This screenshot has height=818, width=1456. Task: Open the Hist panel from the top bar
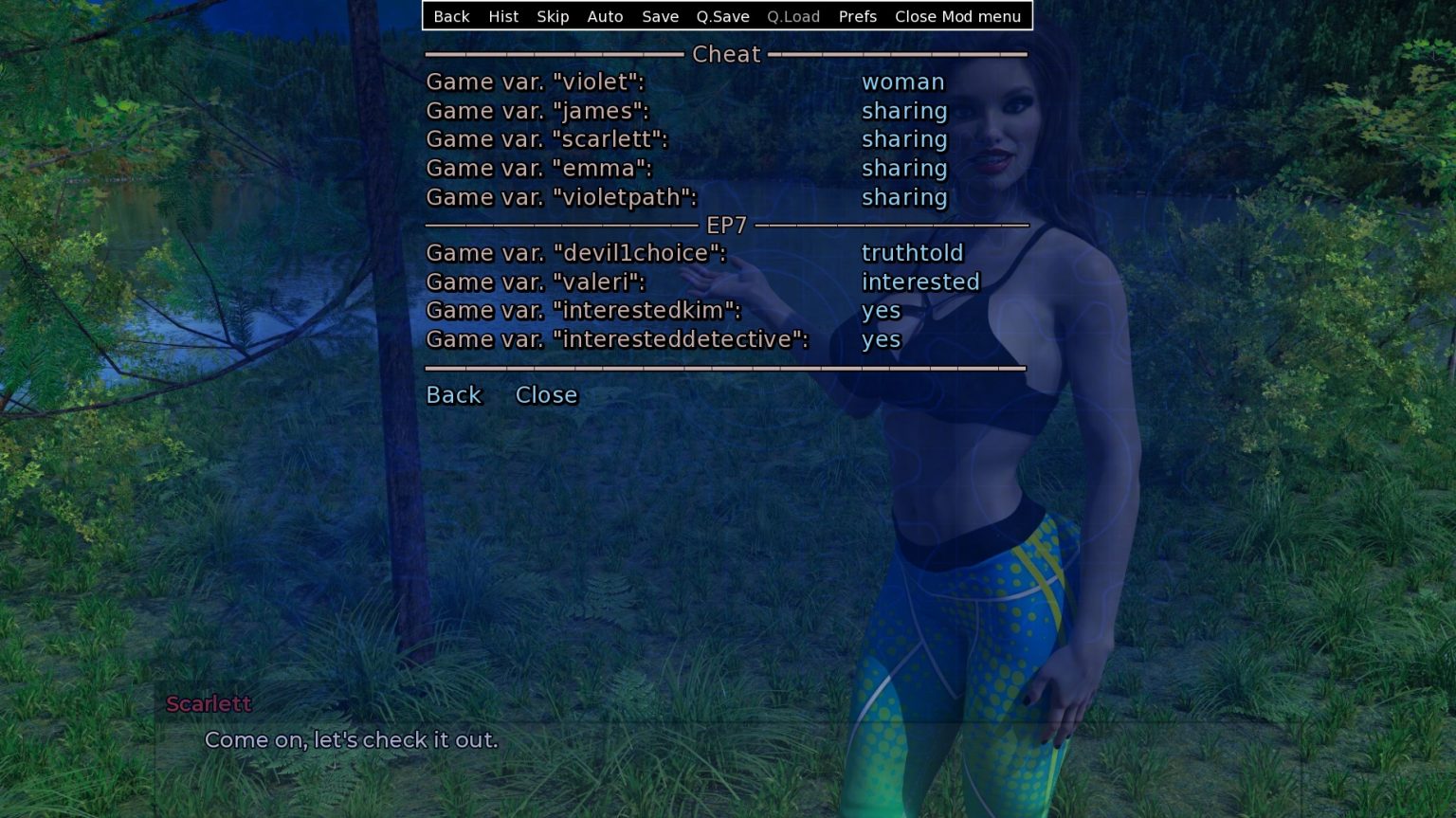tap(503, 16)
